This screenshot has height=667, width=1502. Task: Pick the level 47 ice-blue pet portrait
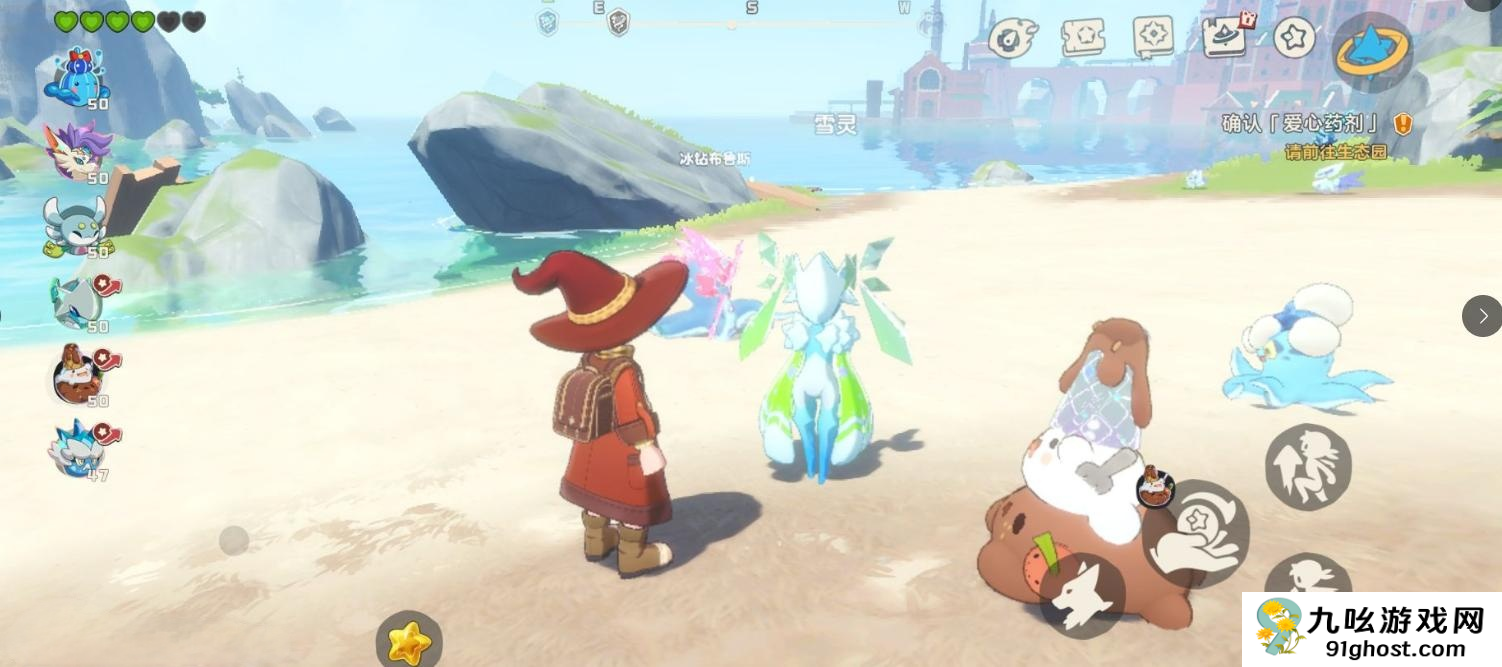[x=78, y=448]
